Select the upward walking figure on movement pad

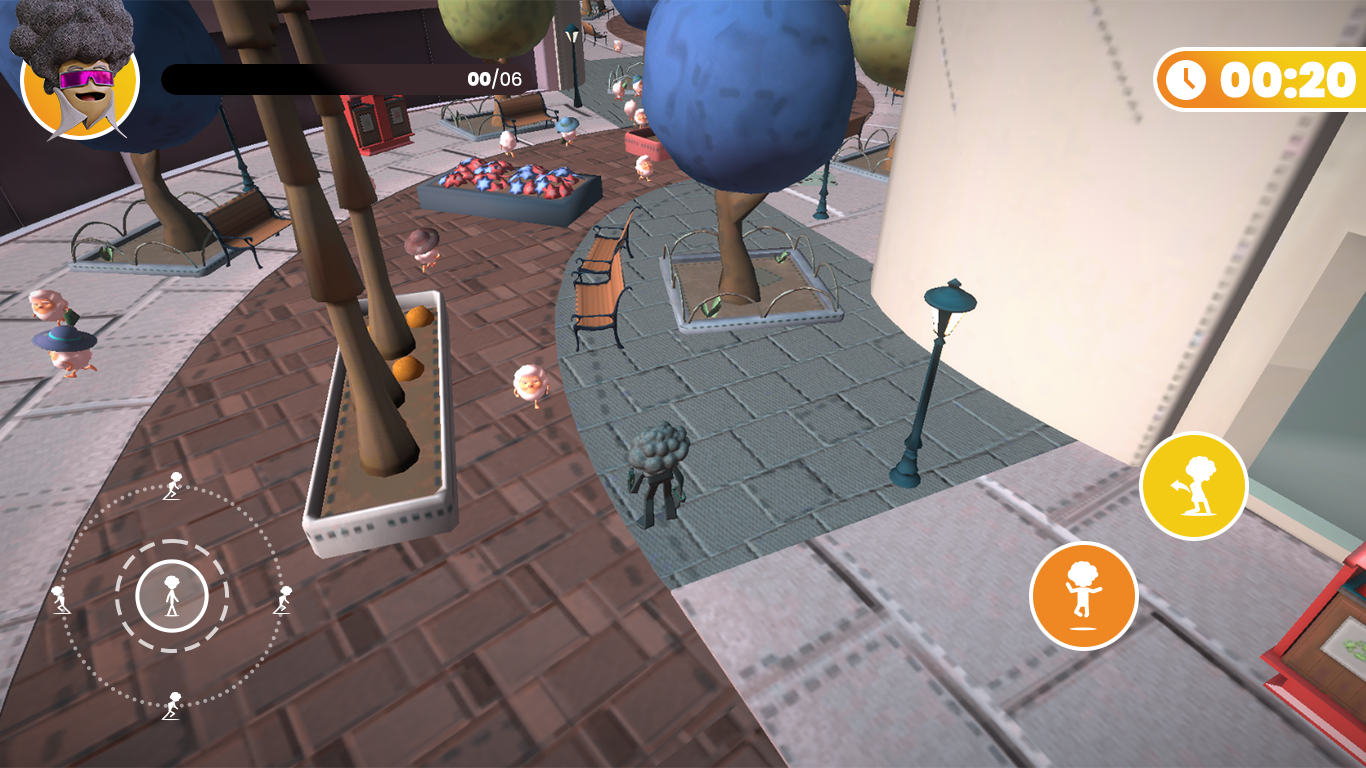[174, 486]
